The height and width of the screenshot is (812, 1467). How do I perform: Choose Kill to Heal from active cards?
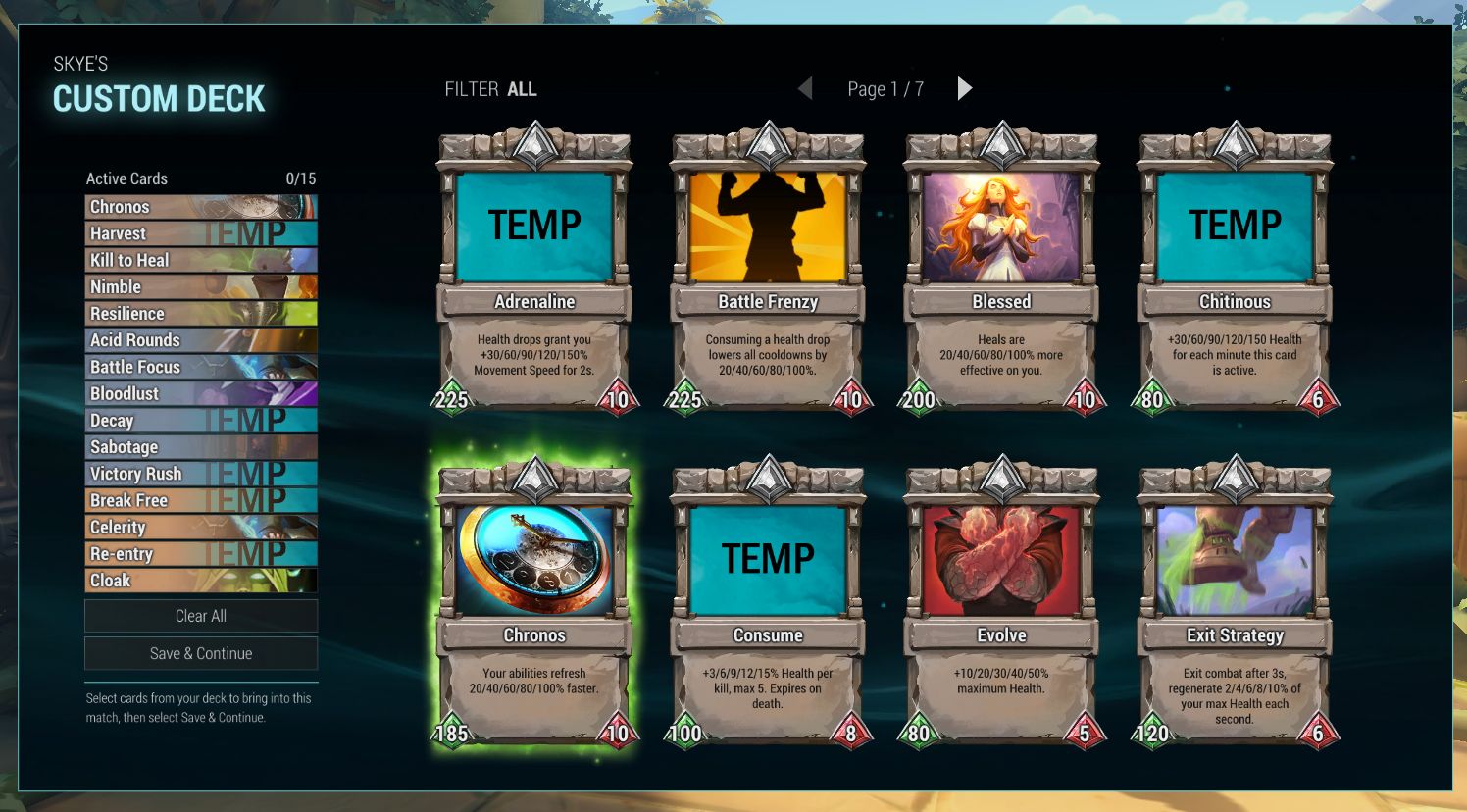(x=201, y=260)
